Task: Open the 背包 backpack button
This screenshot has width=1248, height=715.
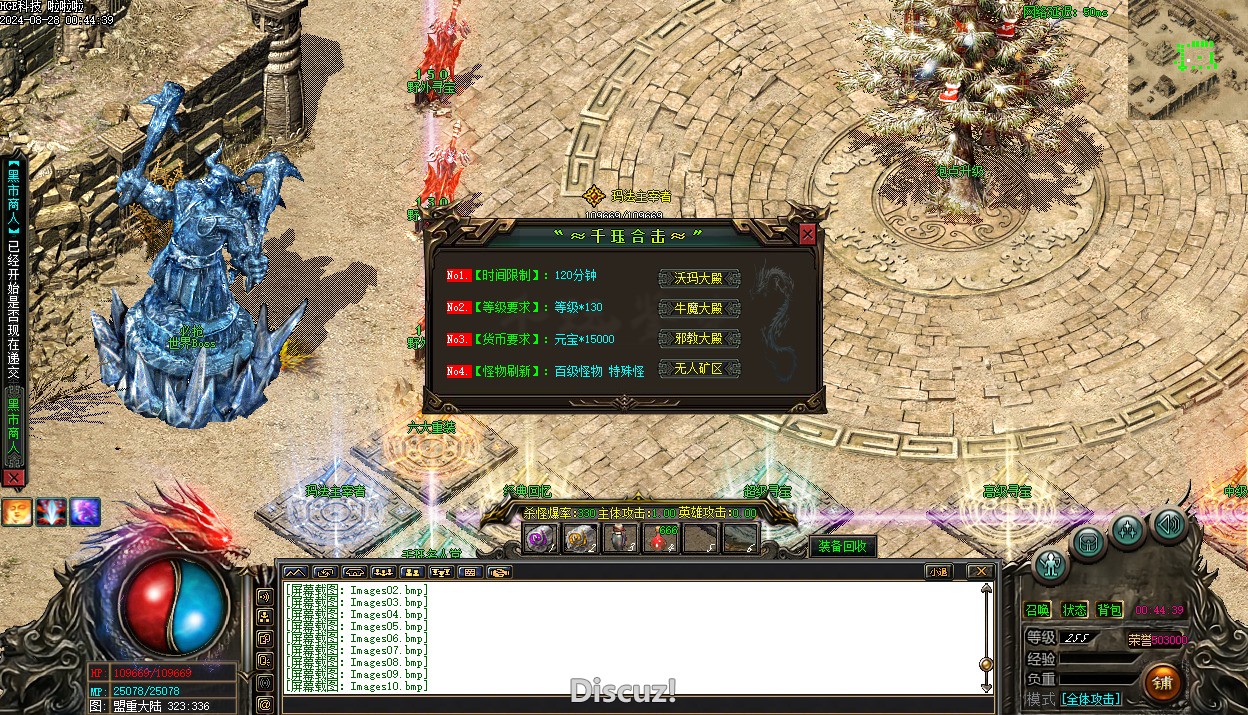Action: coord(1110,610)
